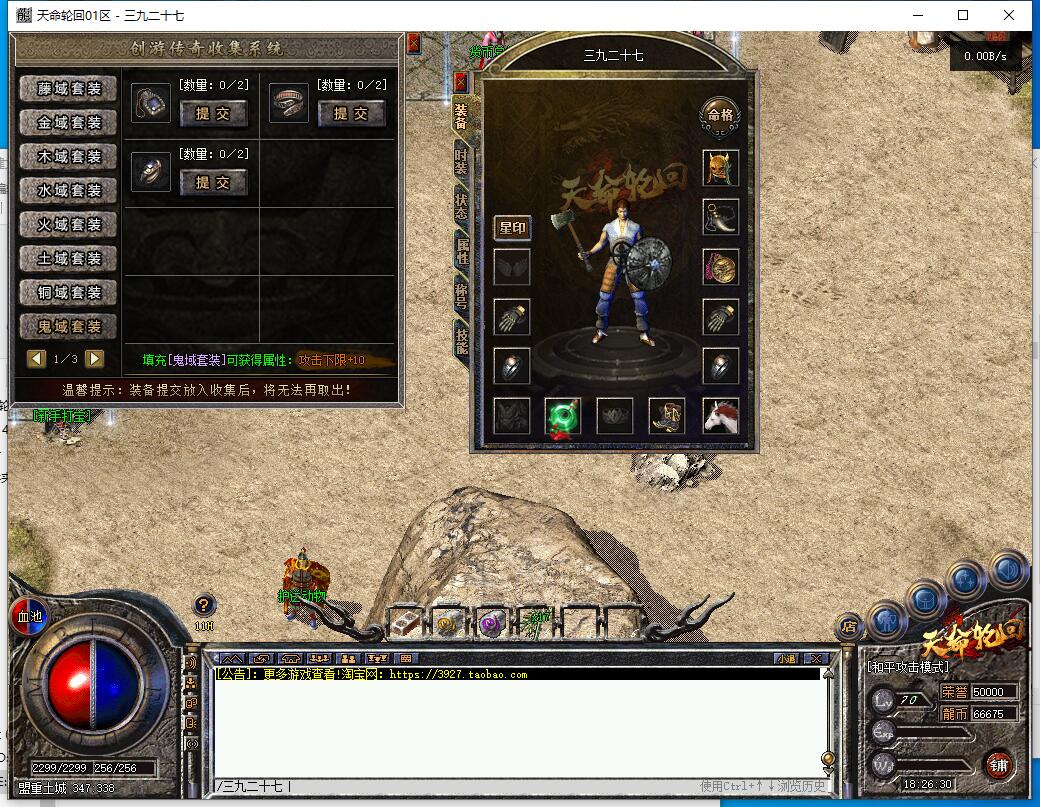Close the game window

tap(1010, 15)
